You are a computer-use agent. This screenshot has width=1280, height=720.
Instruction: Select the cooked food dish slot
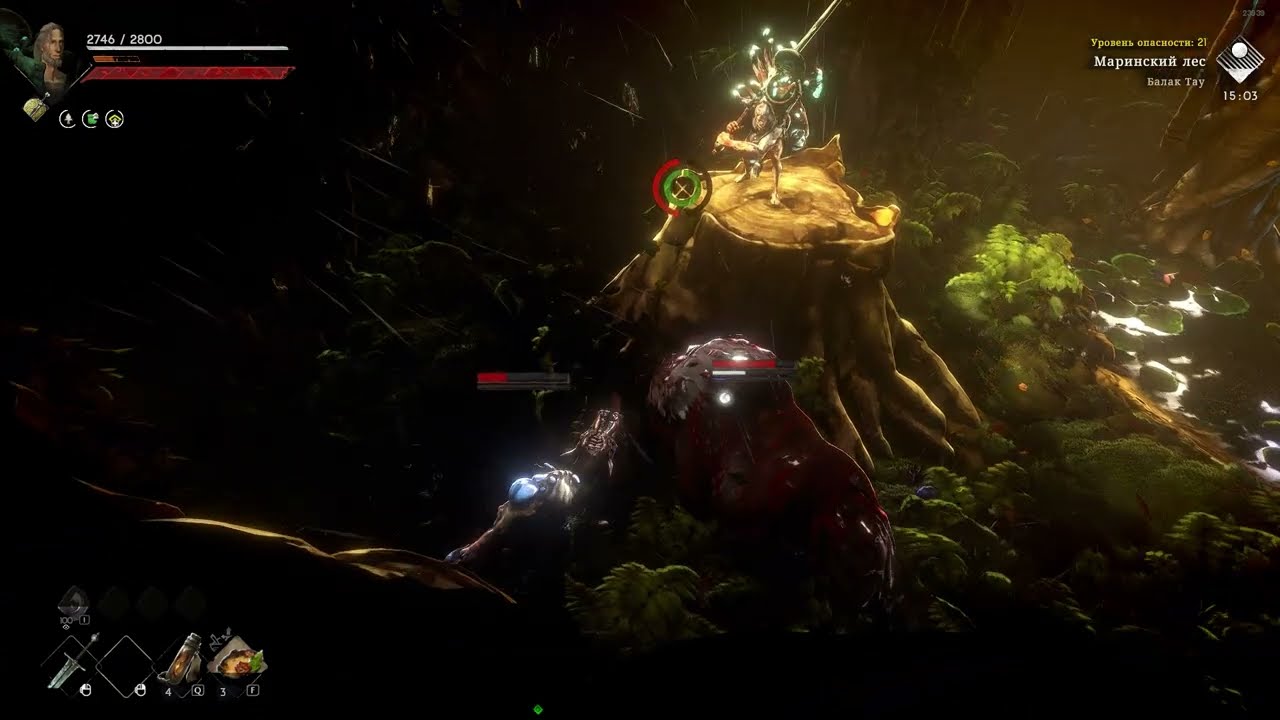(237, 660)
